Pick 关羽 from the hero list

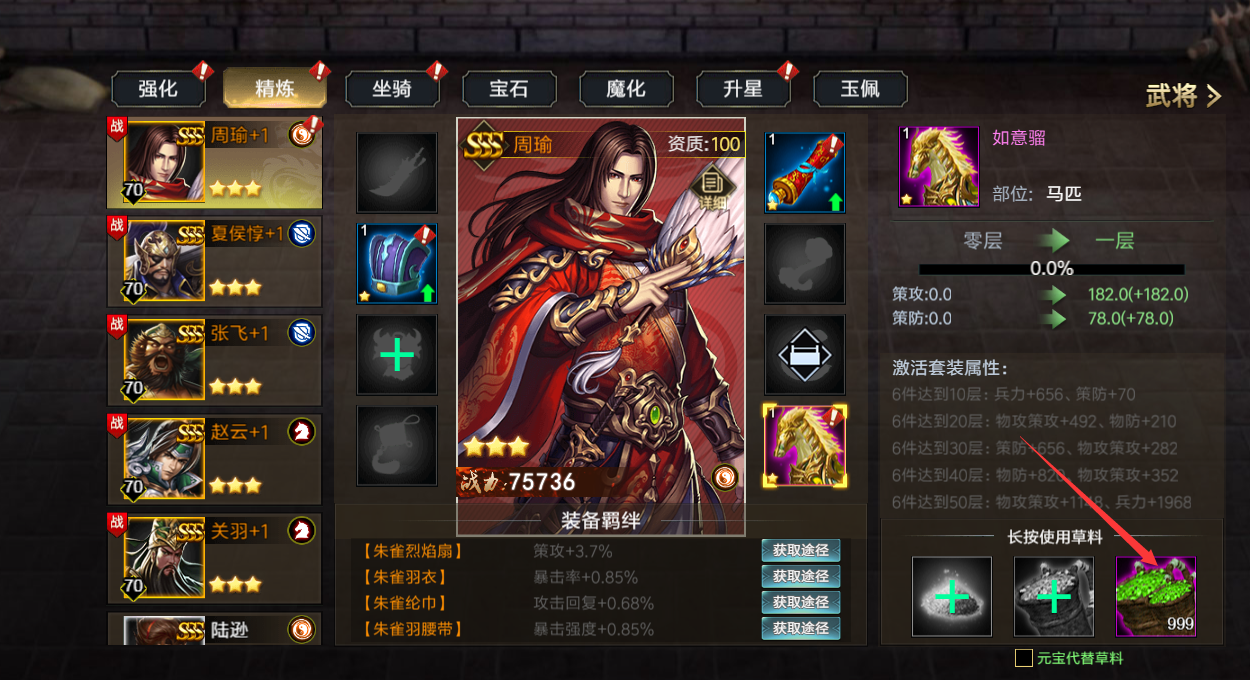[x=214, y=553]
